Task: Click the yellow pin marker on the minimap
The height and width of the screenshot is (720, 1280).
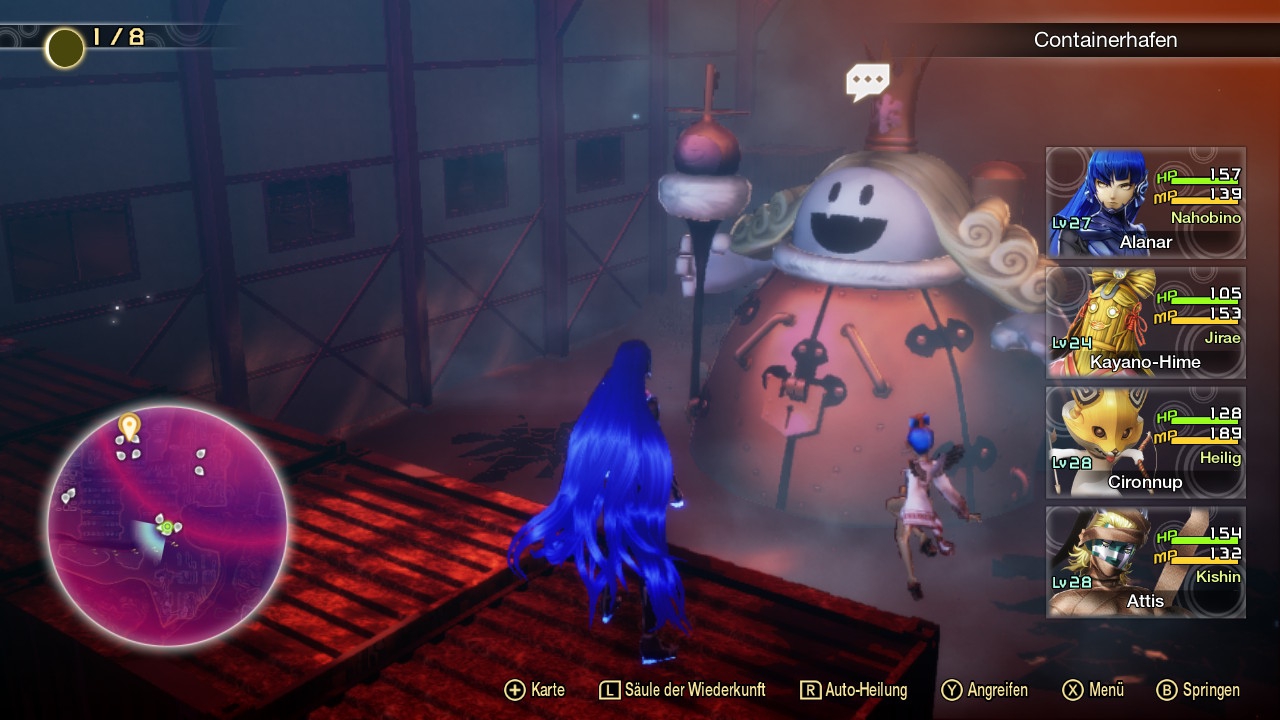Action: click(x=128, y=427)
